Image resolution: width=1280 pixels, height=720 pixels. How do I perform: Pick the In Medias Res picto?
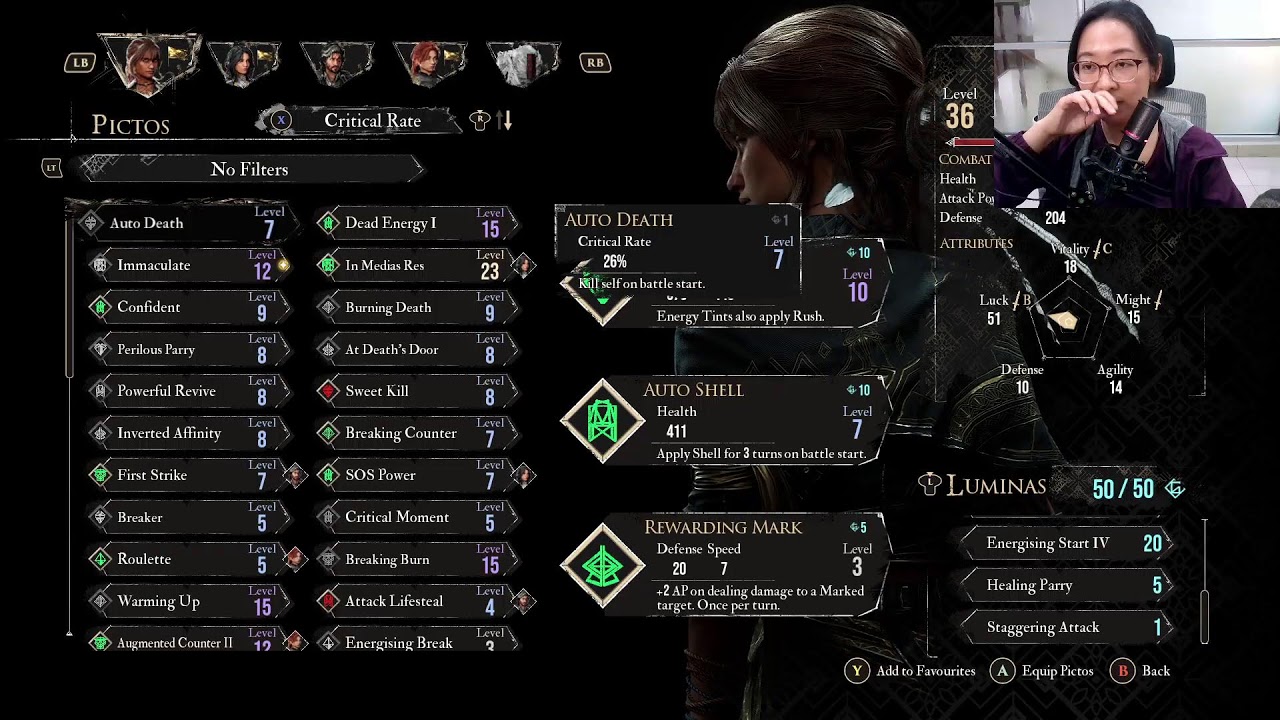(410, 265)
